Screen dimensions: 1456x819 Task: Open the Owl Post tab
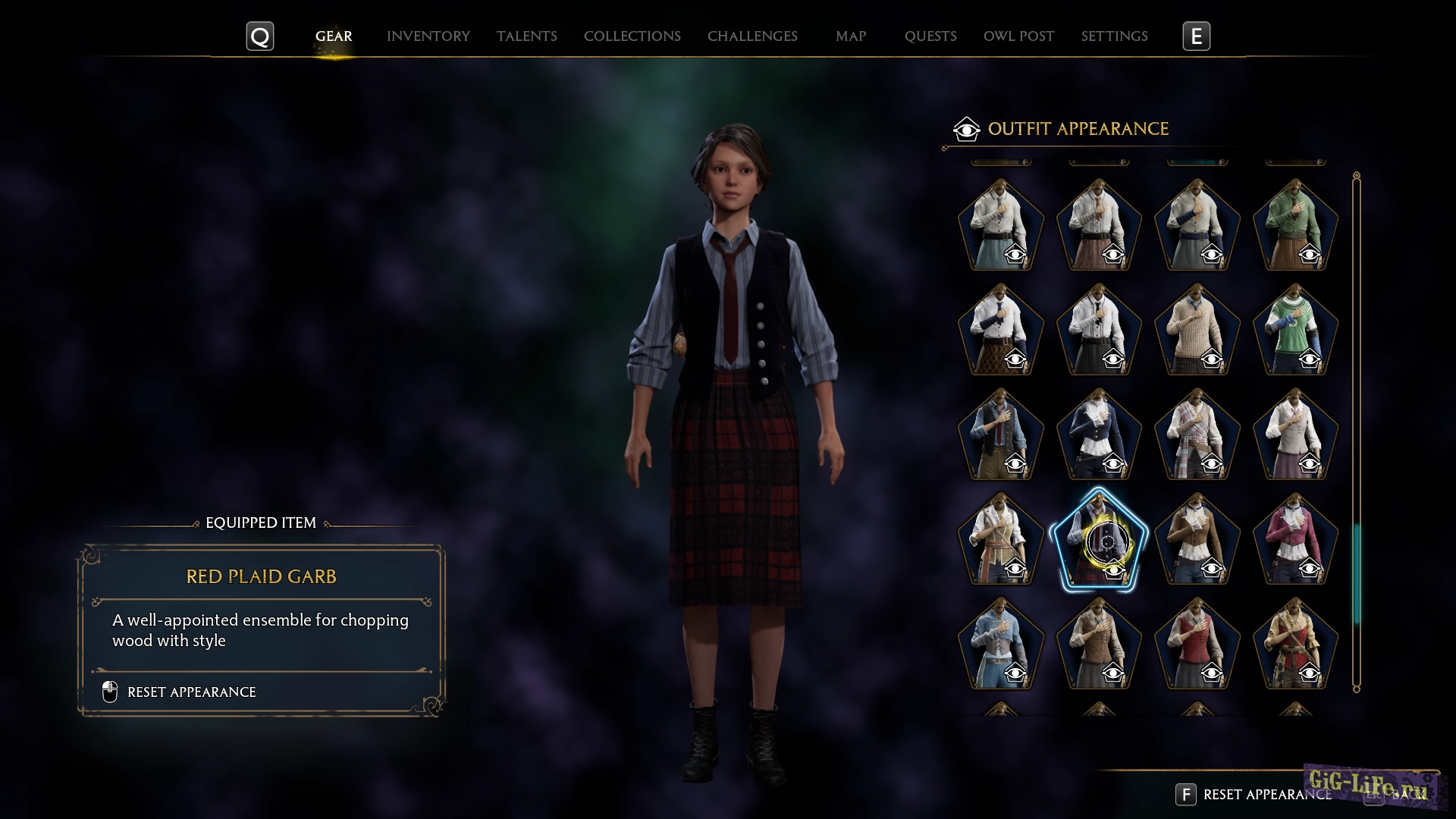[1018, 36]
